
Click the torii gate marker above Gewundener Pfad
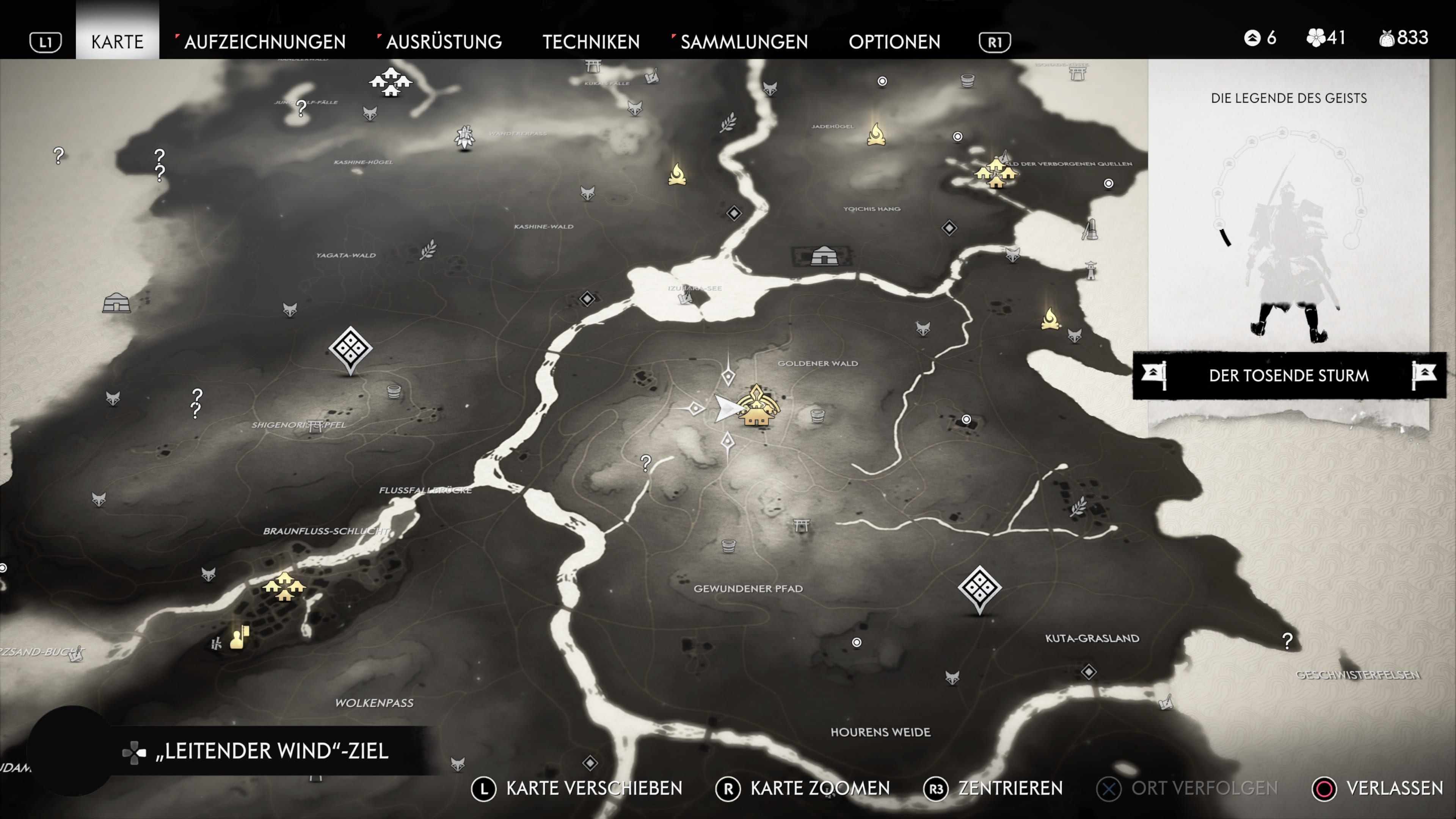(801, 525)
